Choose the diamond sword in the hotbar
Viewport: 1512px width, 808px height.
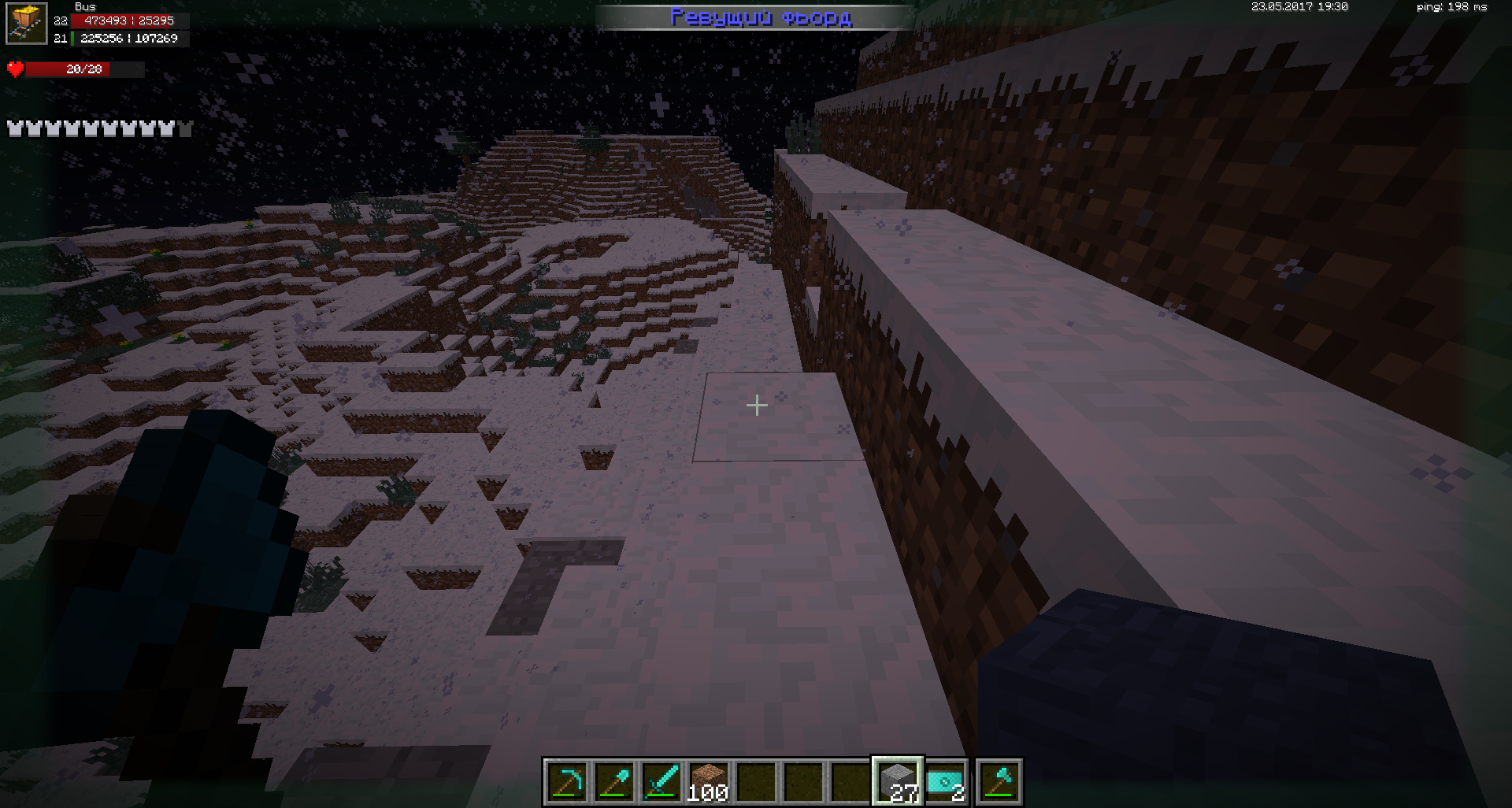point(661,782)
